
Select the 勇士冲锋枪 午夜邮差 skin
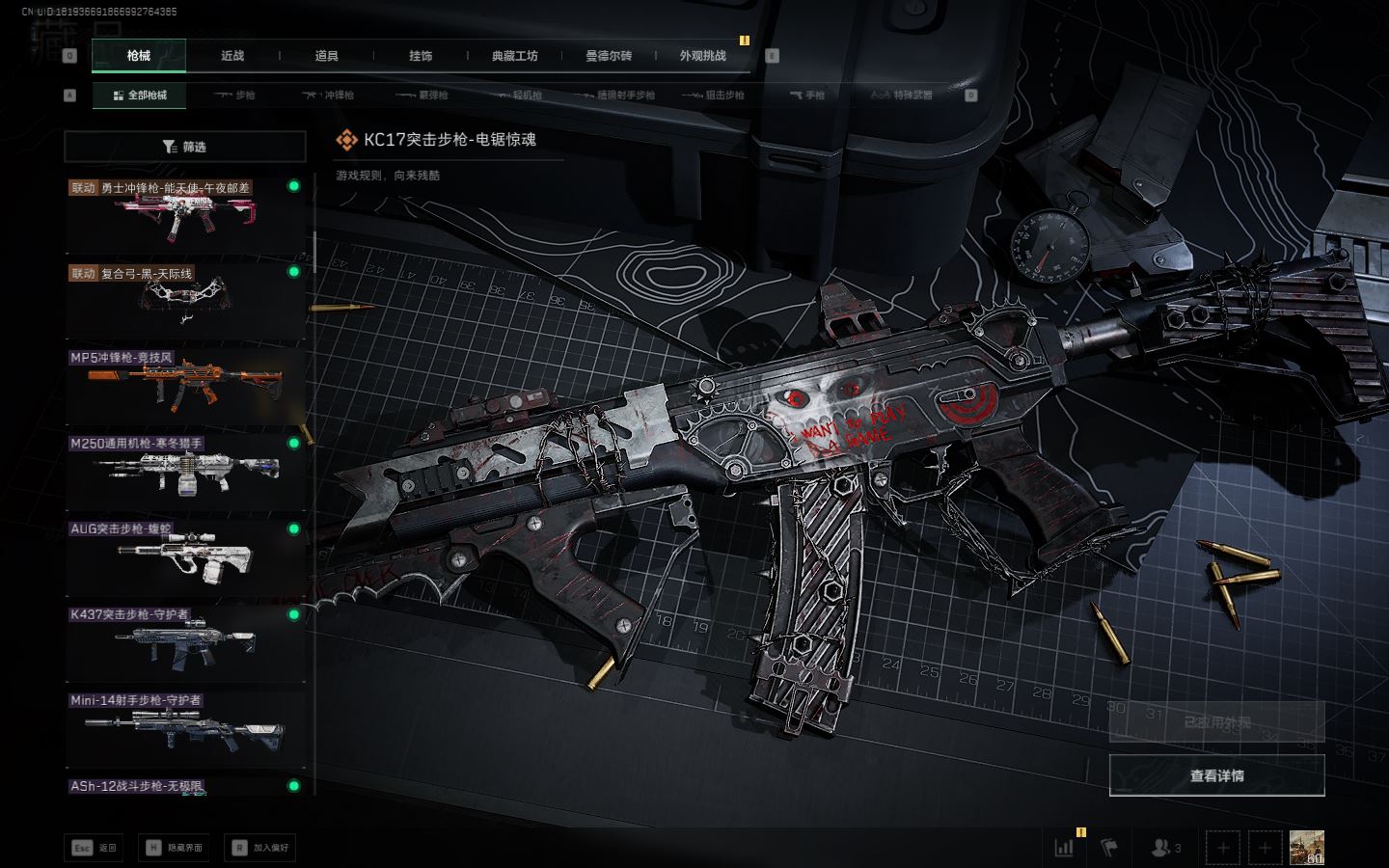pyautogui.click(x=184, y=215)
